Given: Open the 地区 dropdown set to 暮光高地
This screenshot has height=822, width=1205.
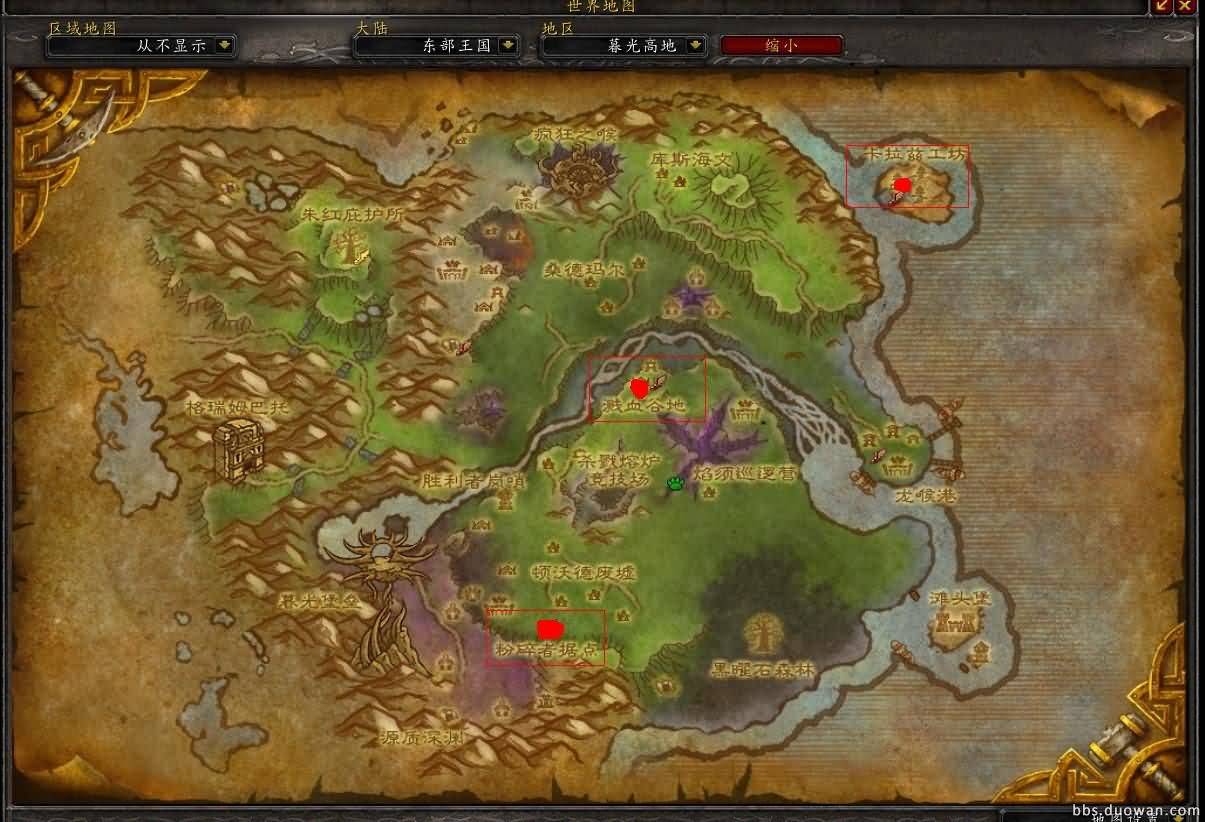Looking at the screenshot, I should [696, 45].
